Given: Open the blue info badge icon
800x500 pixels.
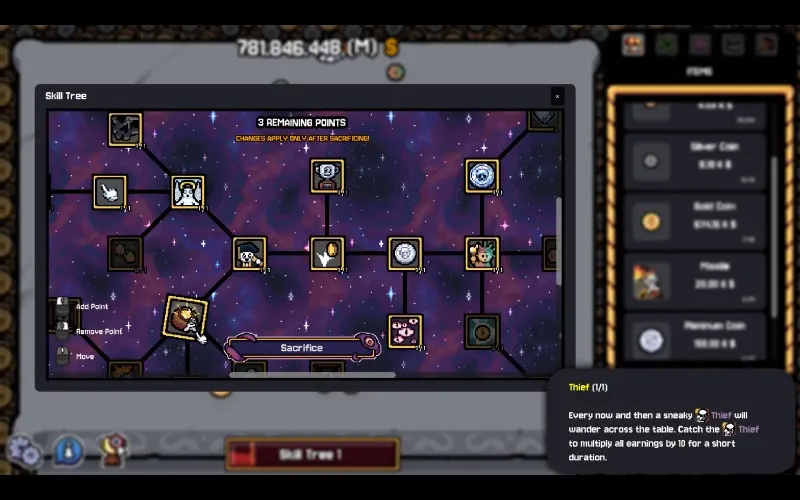Looking at the screenshot, I should [68, 451].
